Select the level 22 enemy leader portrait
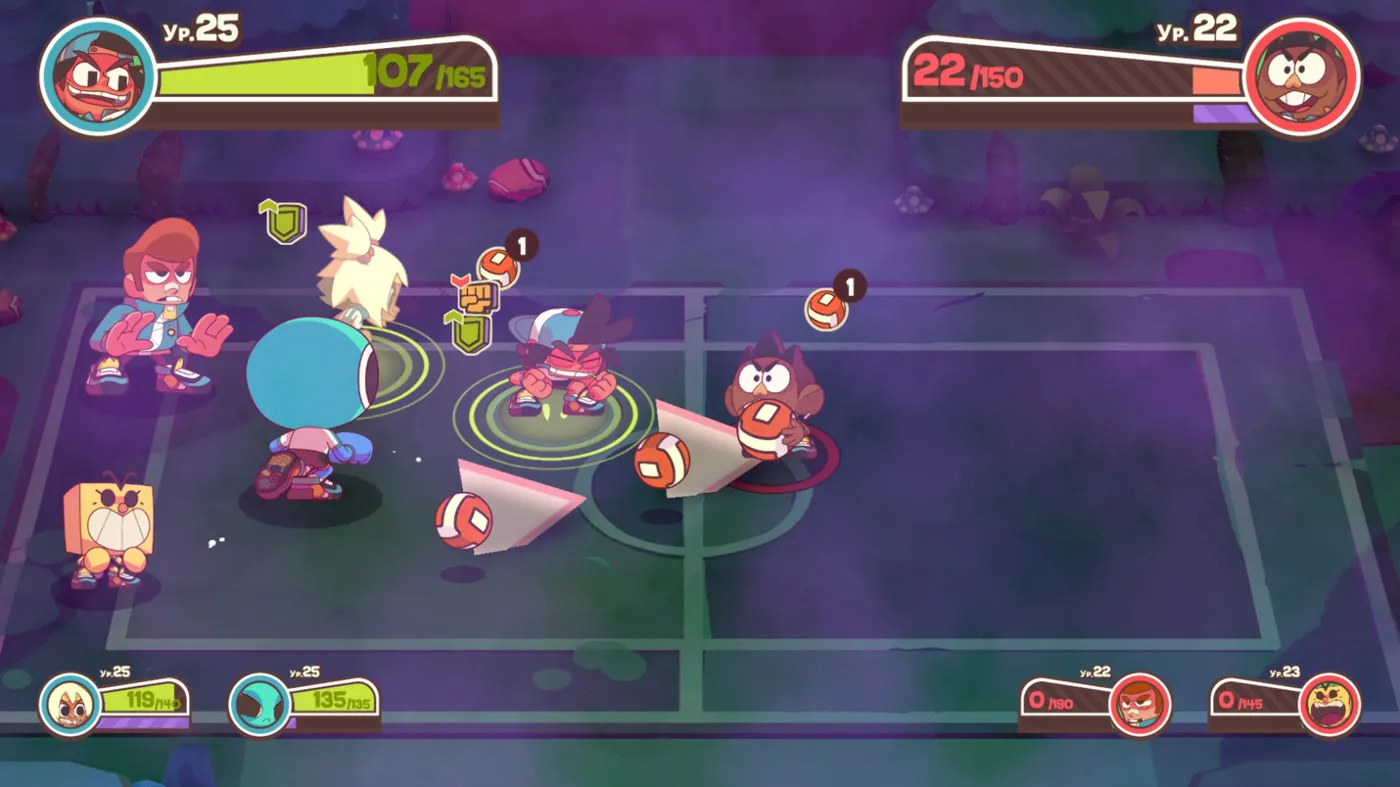The image size is (1400, 787). coord(1302,77)
